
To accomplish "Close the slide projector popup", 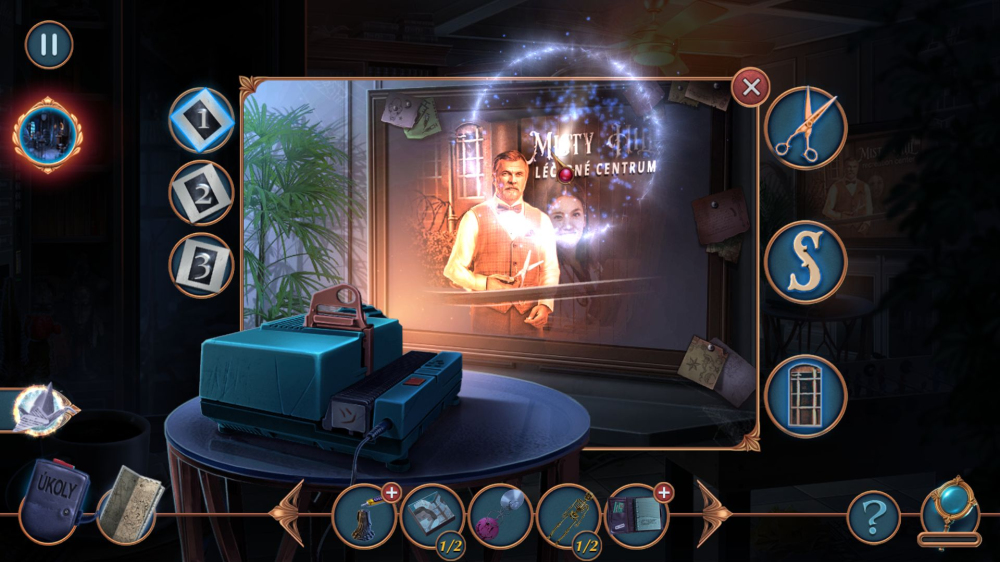I will point(750,89).
